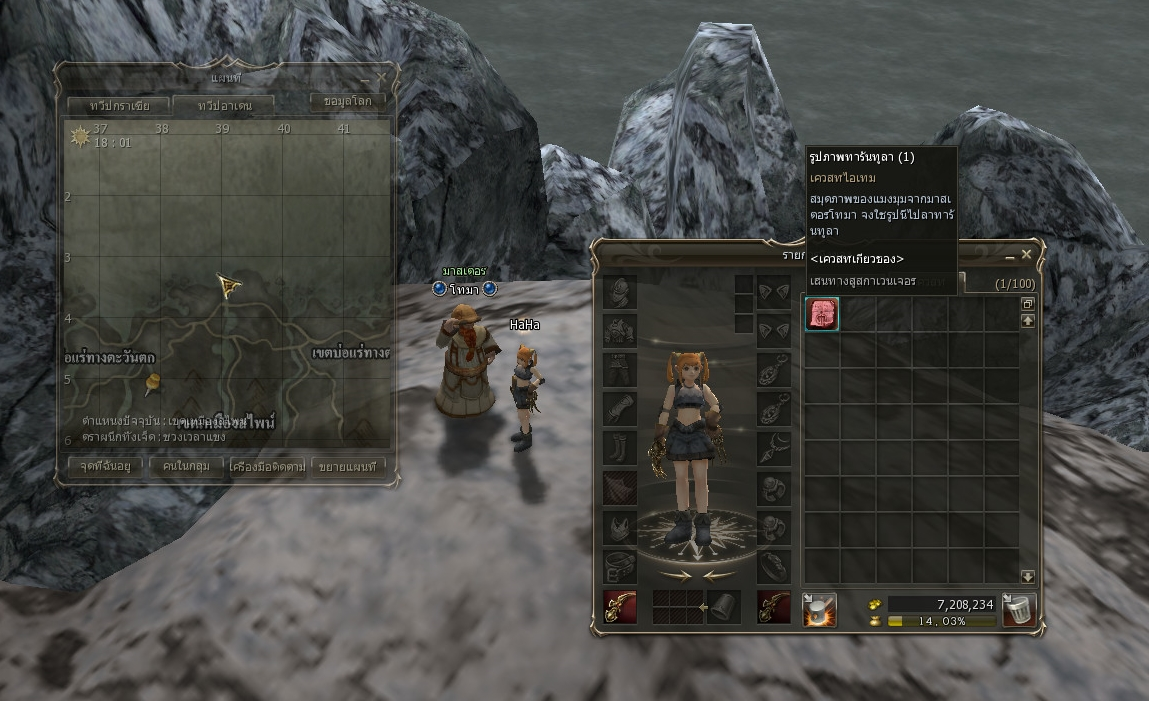Click the จุดที่ฉันอยู่ button
This screenshot has width=1149, height=701.
(x=105, y=466)
